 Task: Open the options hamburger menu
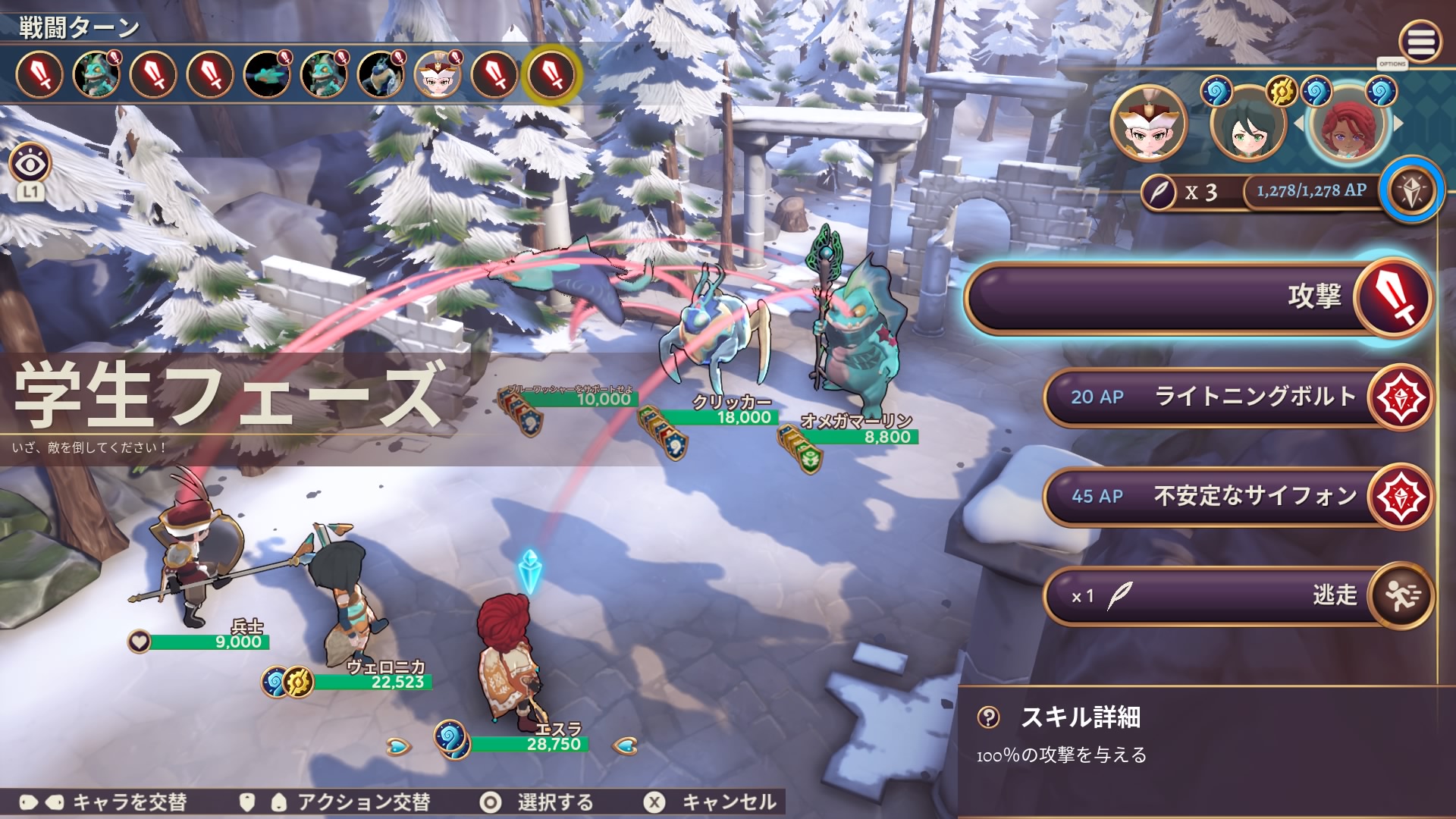tap(1420, 41)
